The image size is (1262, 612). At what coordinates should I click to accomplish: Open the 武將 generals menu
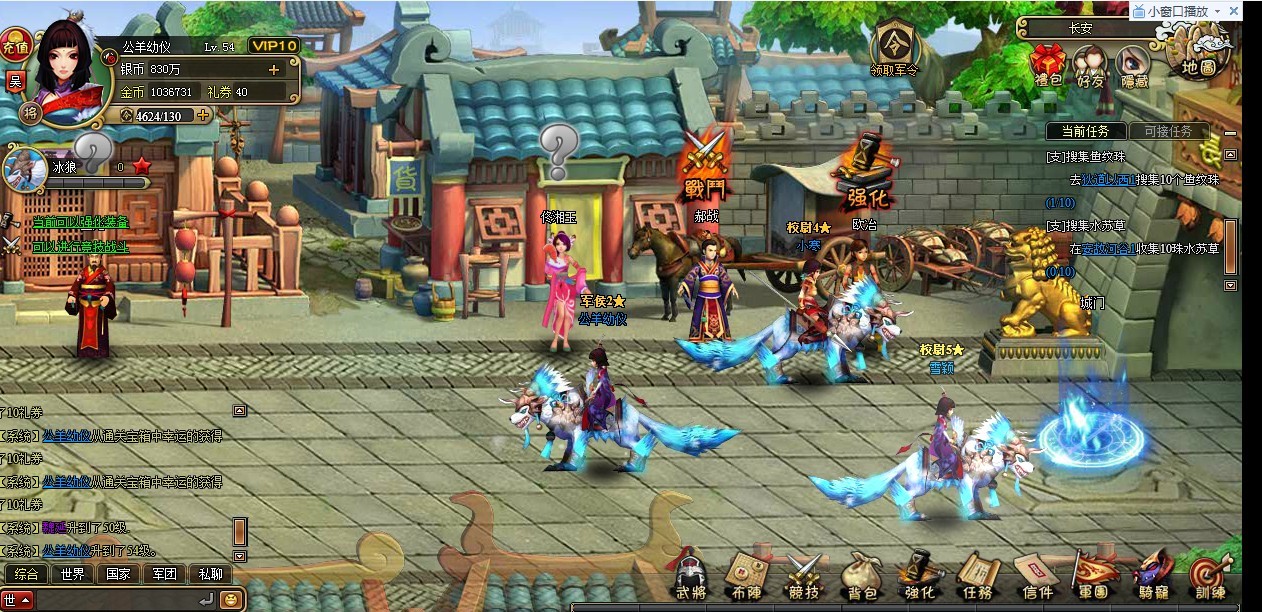pos(690,577)
